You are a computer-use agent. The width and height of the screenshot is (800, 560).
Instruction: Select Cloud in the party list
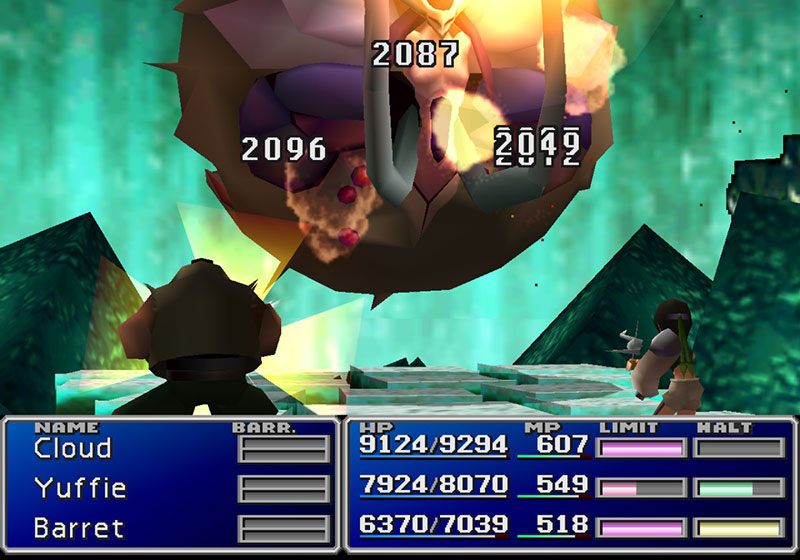click(72, 449)
